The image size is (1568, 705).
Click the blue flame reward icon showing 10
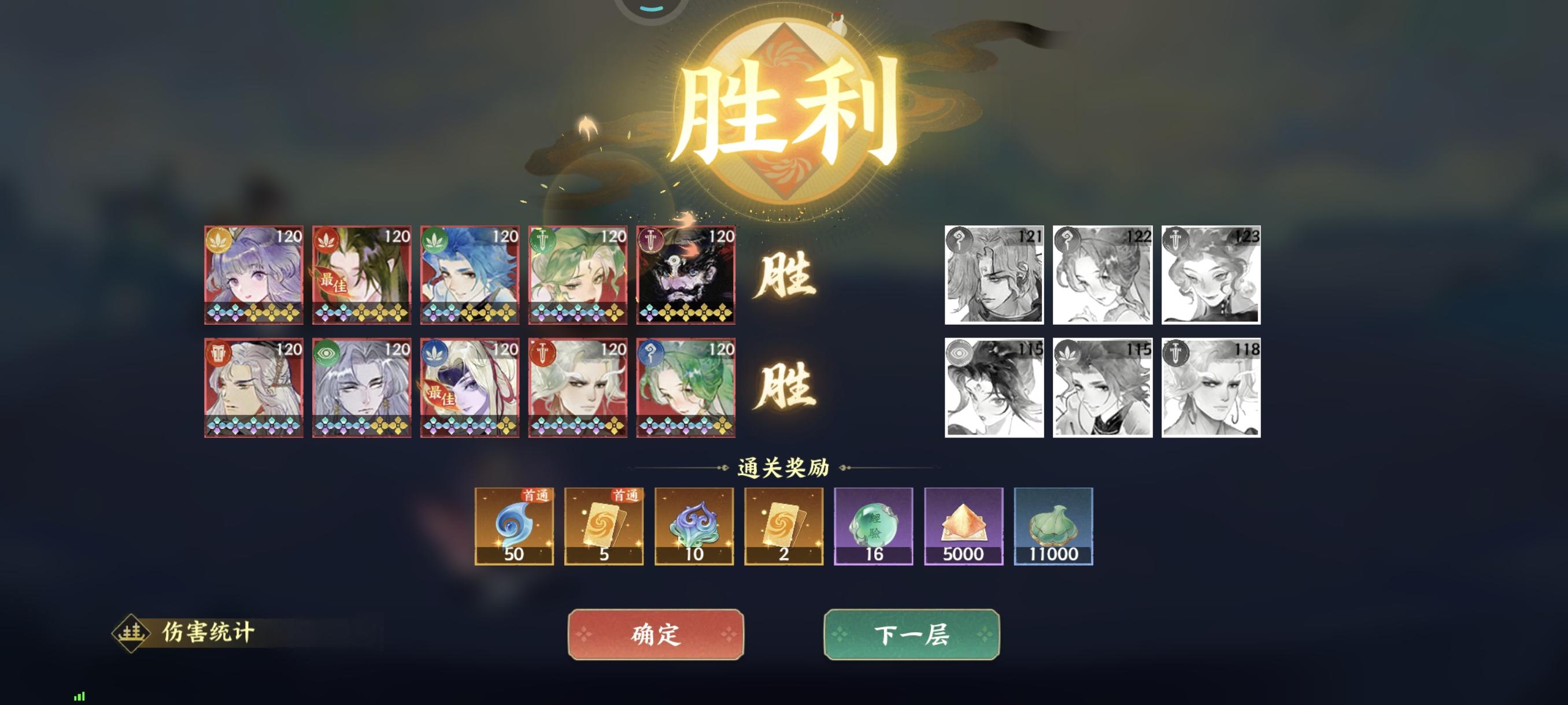pyautogui.click(x=694, y=528)
